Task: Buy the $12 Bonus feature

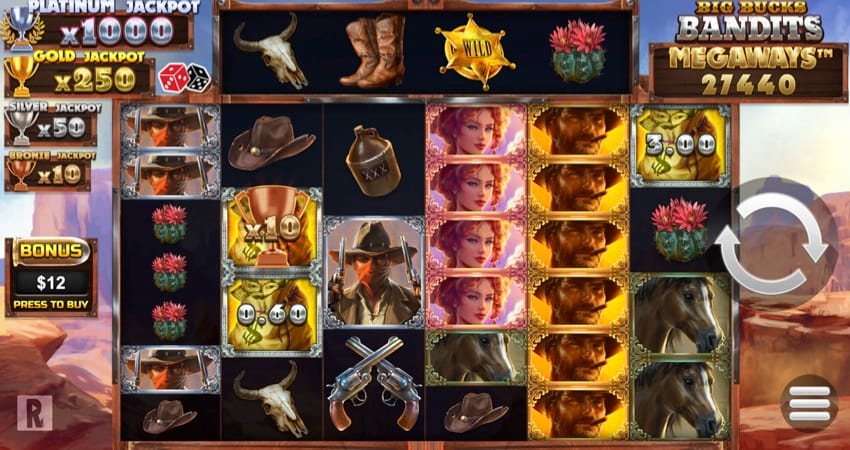Action: click(x=51, y=279)
